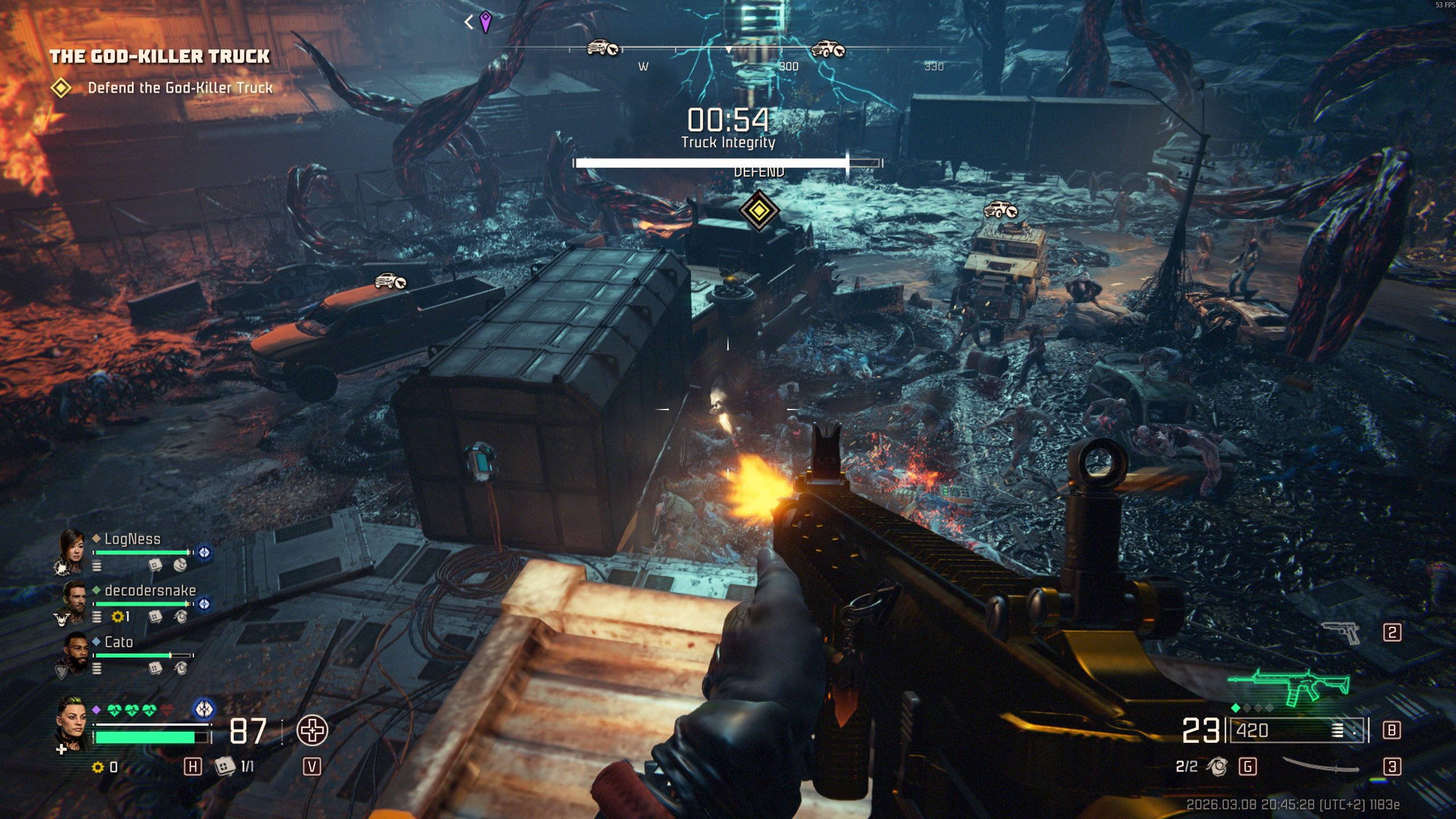
Task: Click the yellow DEFEND objective diamond marker
Action: [x=758, y=210]
